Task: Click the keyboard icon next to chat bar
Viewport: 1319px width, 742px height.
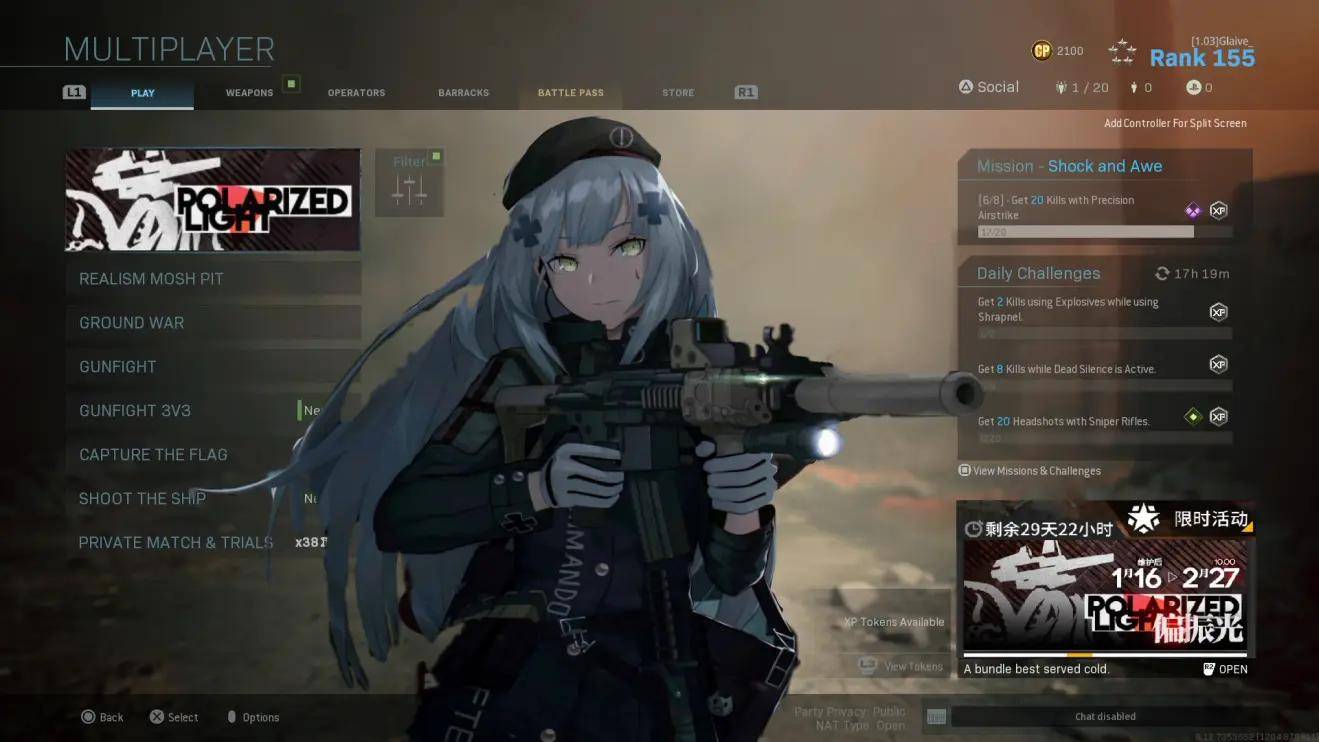Action: tap(935, 716)
